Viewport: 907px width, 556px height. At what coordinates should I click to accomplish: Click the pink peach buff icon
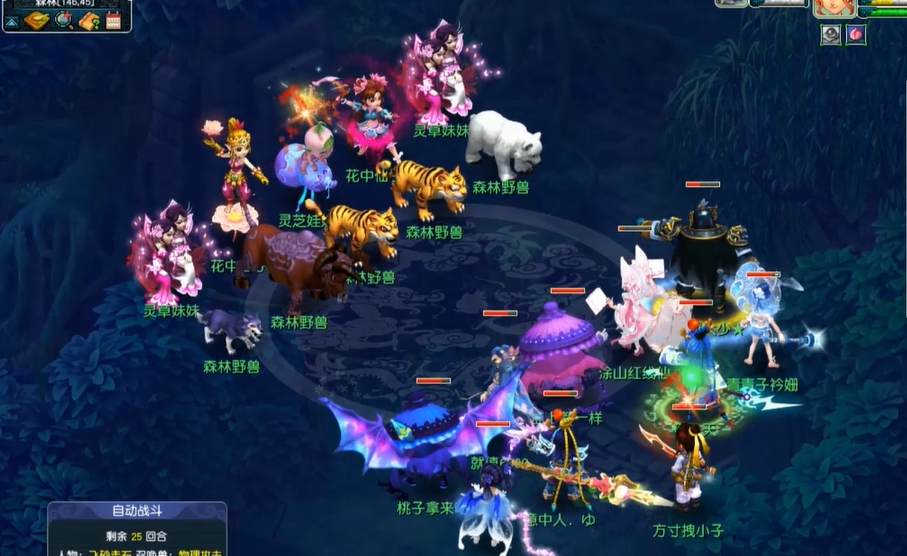click(856, 35)
